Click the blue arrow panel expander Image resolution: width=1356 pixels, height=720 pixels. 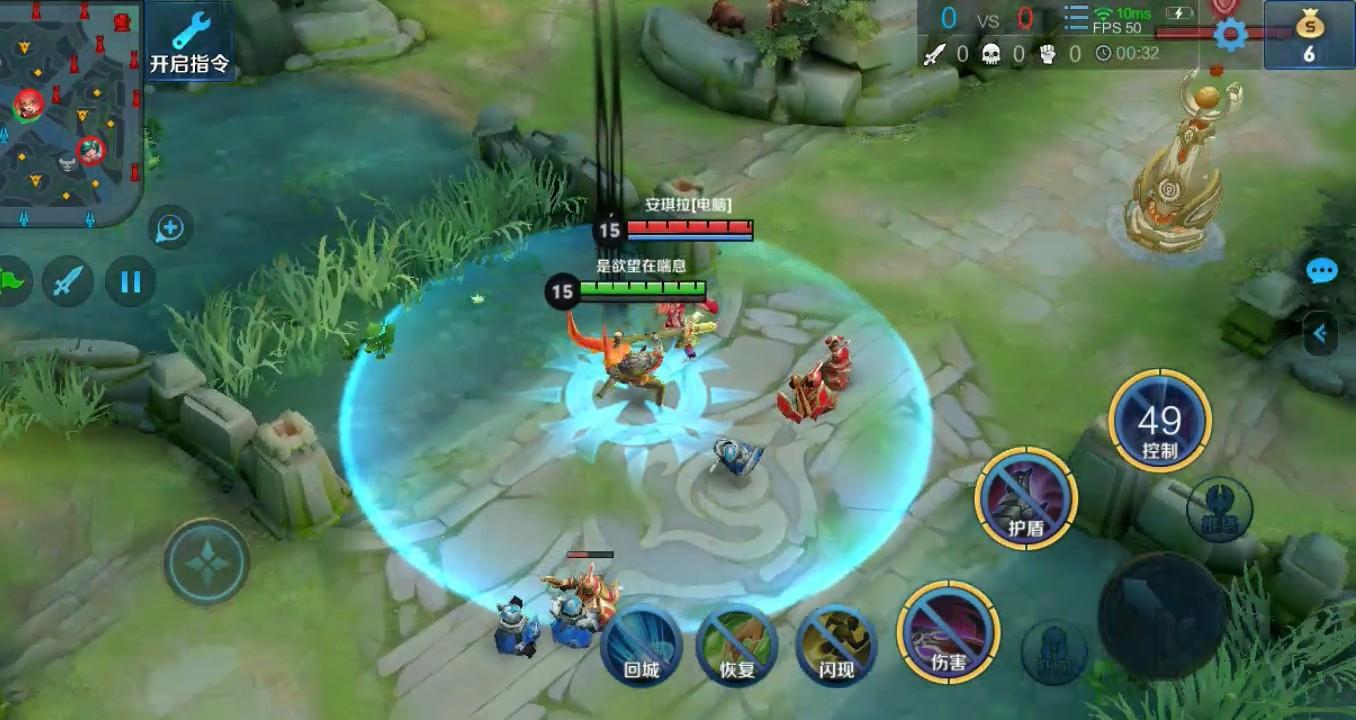click(x=1321, y=334)
